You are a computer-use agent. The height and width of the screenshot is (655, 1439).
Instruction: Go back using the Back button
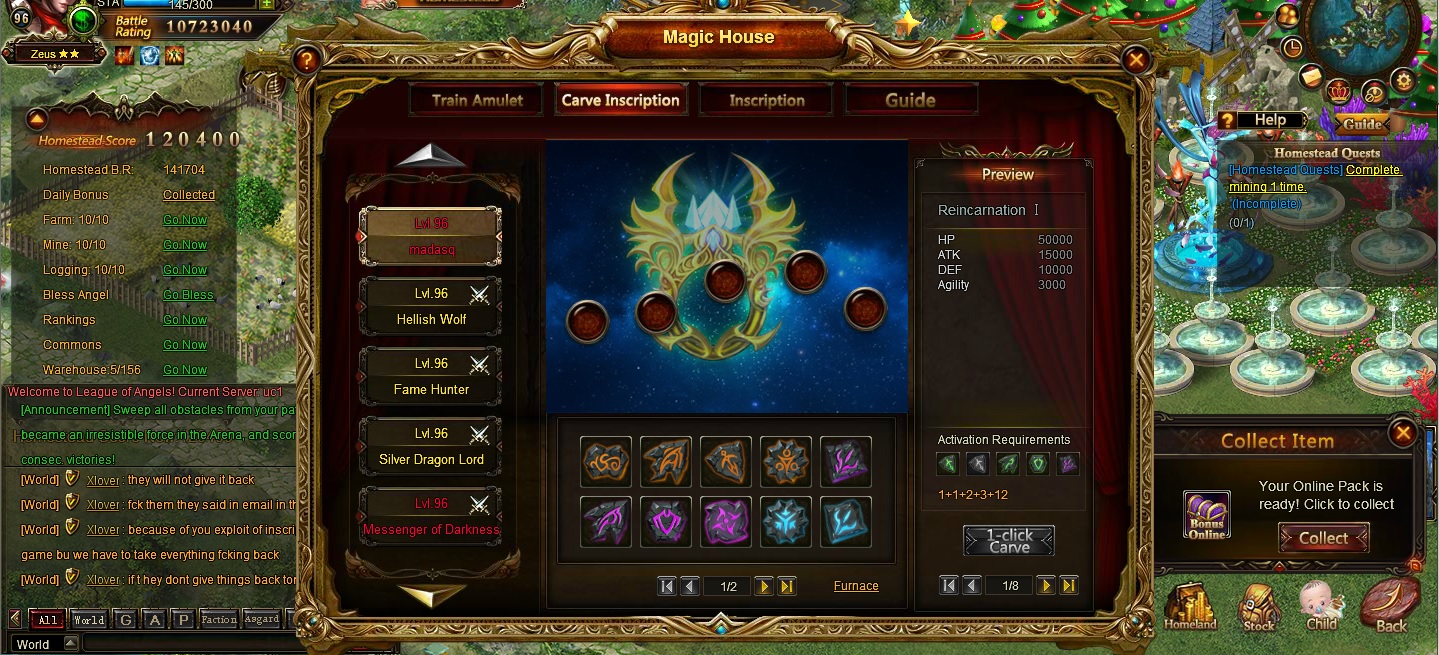tap(1390, 607)
